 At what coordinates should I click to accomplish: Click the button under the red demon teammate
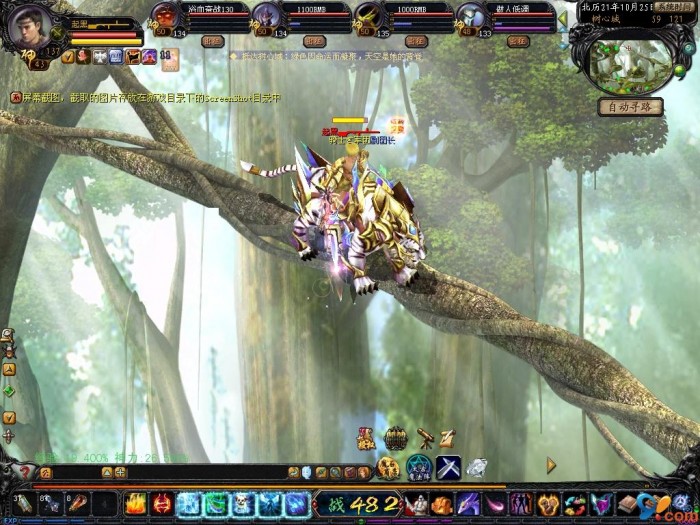[212, 41]
